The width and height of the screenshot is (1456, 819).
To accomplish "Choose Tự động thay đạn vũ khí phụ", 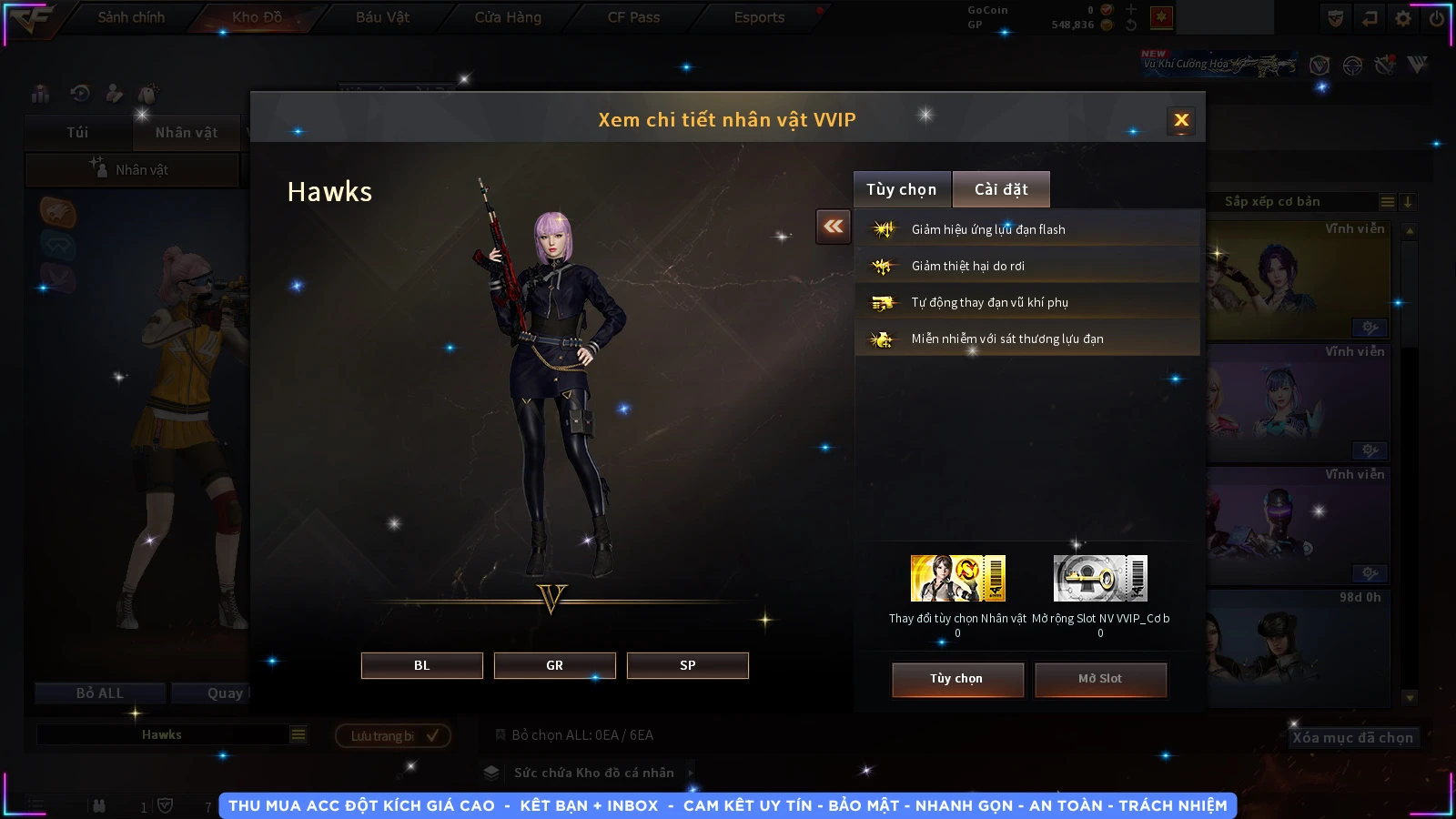I will tap(1026, 302).
